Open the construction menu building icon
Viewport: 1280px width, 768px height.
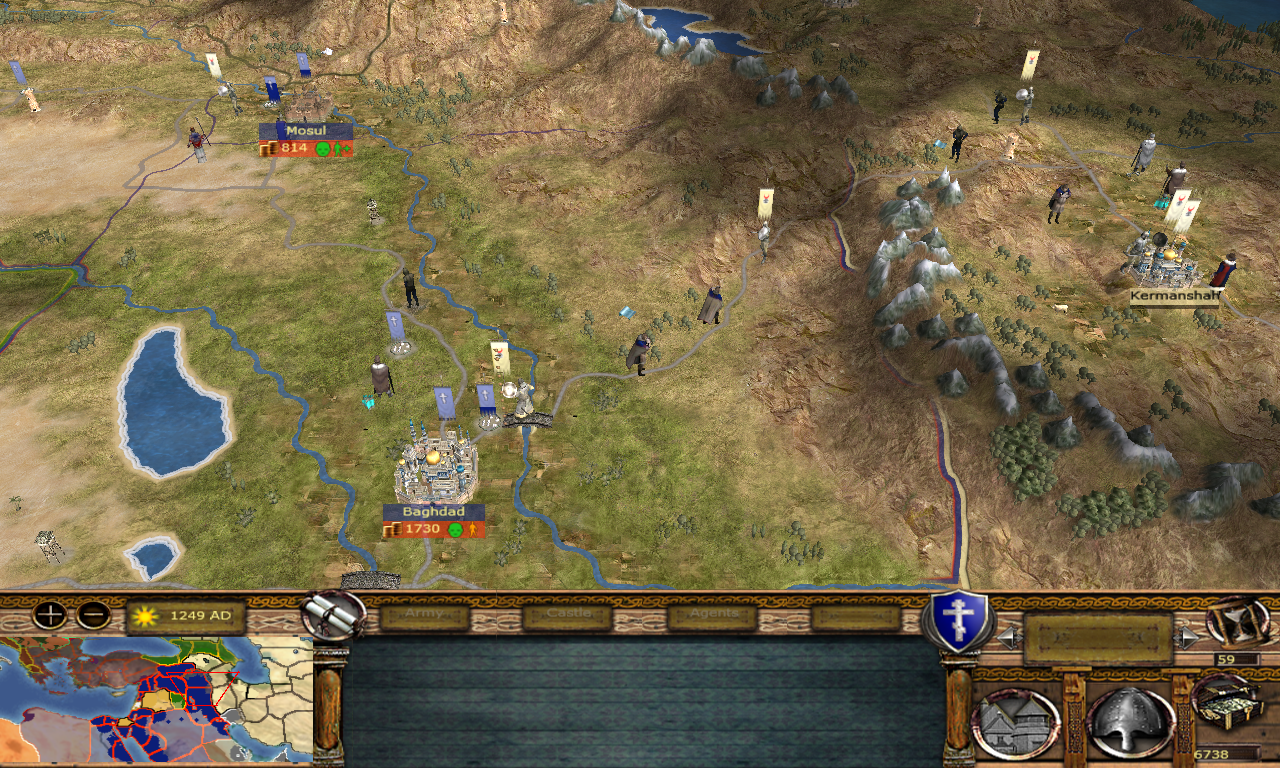click(x=1015, y=722)
